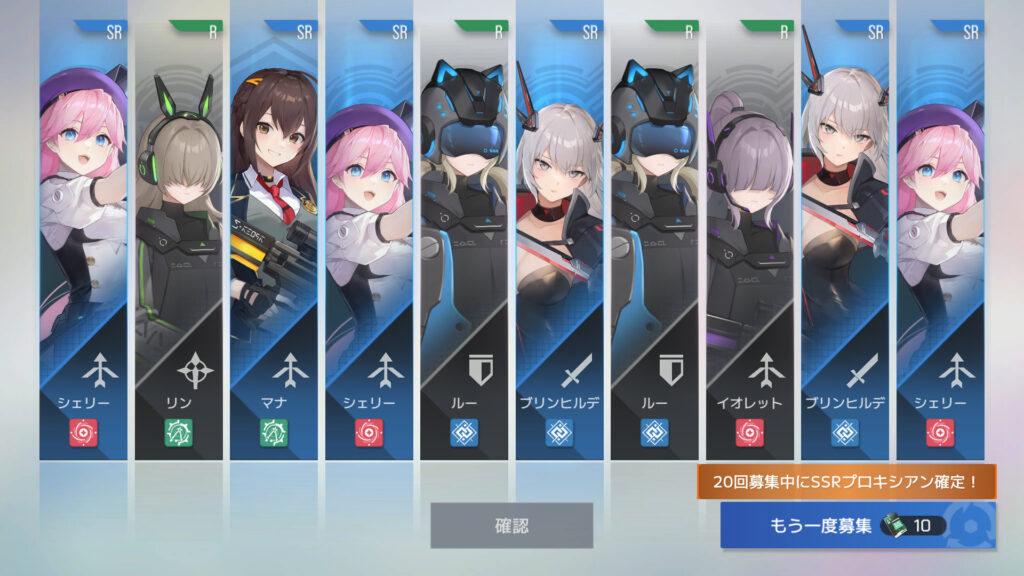Select the リン character card
This screenshot has width=1024, height=576.
tap(179, 240)
